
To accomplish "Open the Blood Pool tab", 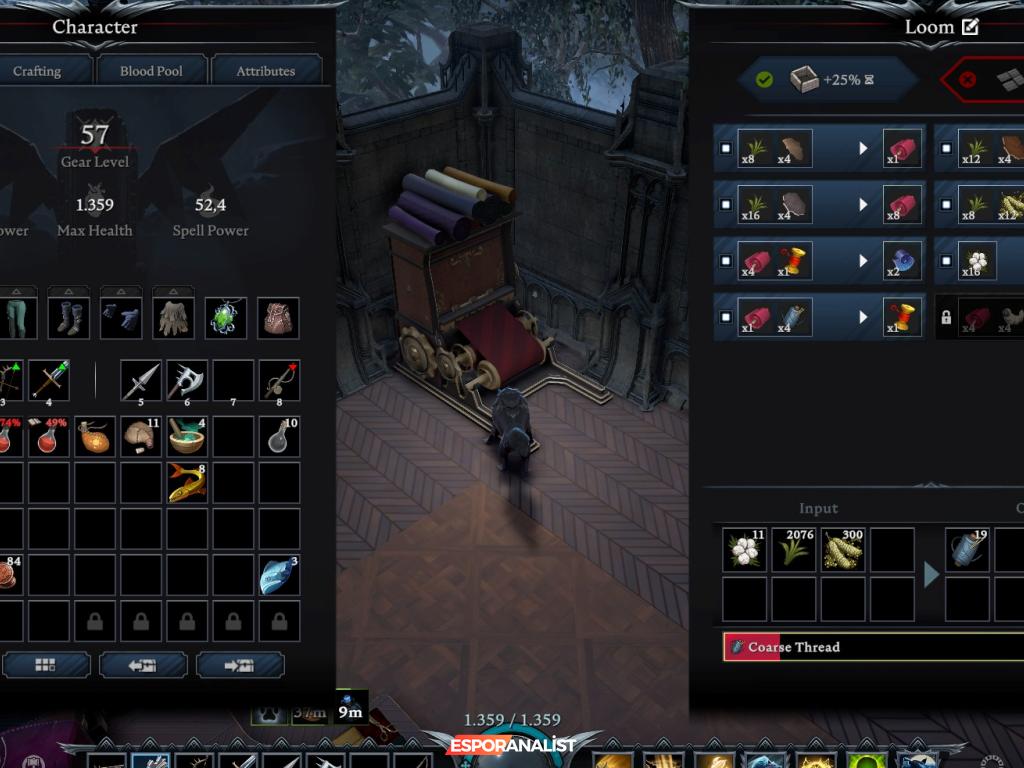I will pos(151,71).
